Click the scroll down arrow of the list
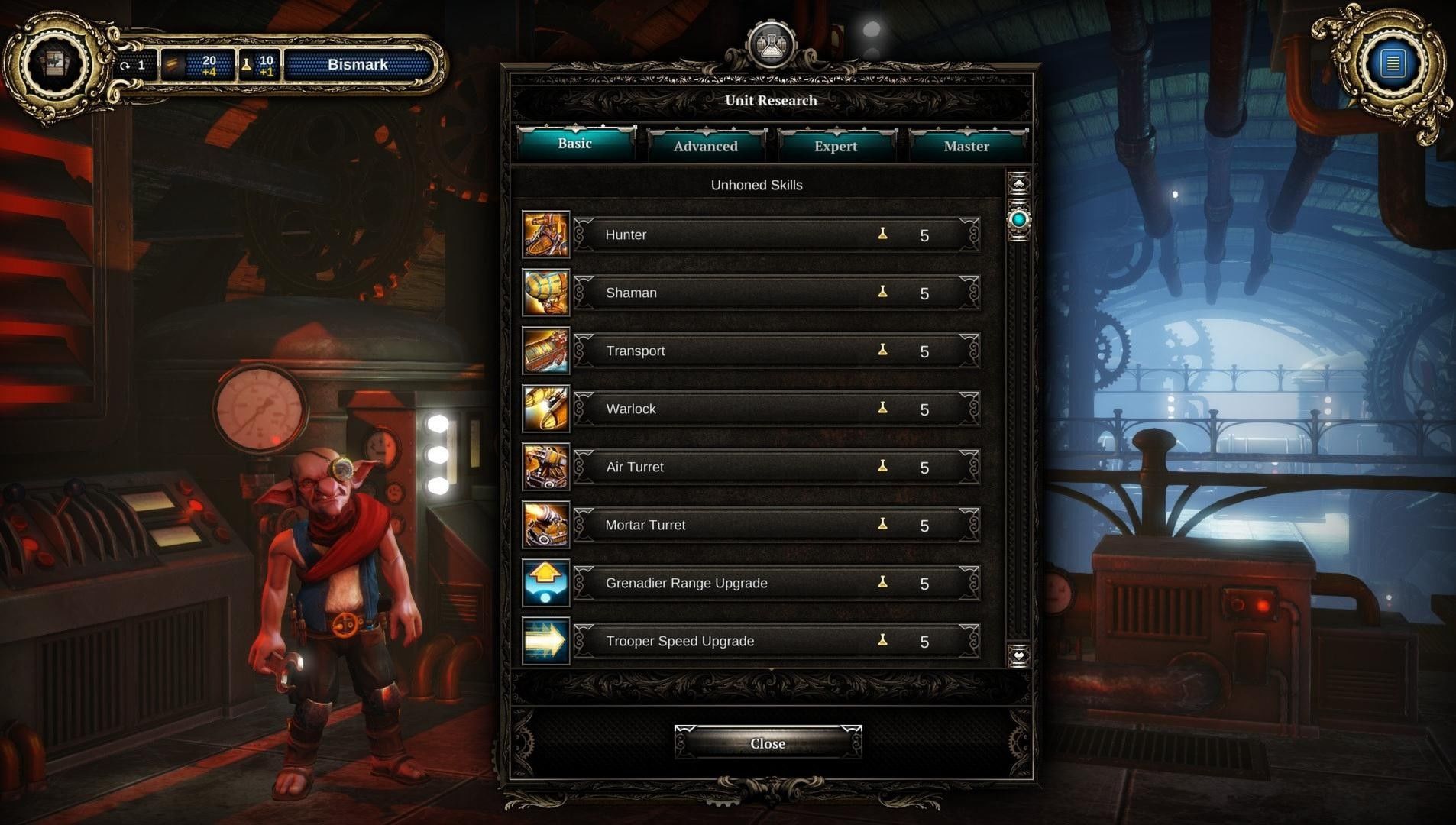The width and height of the screenshot is (1456, 825). [1018, 655]
